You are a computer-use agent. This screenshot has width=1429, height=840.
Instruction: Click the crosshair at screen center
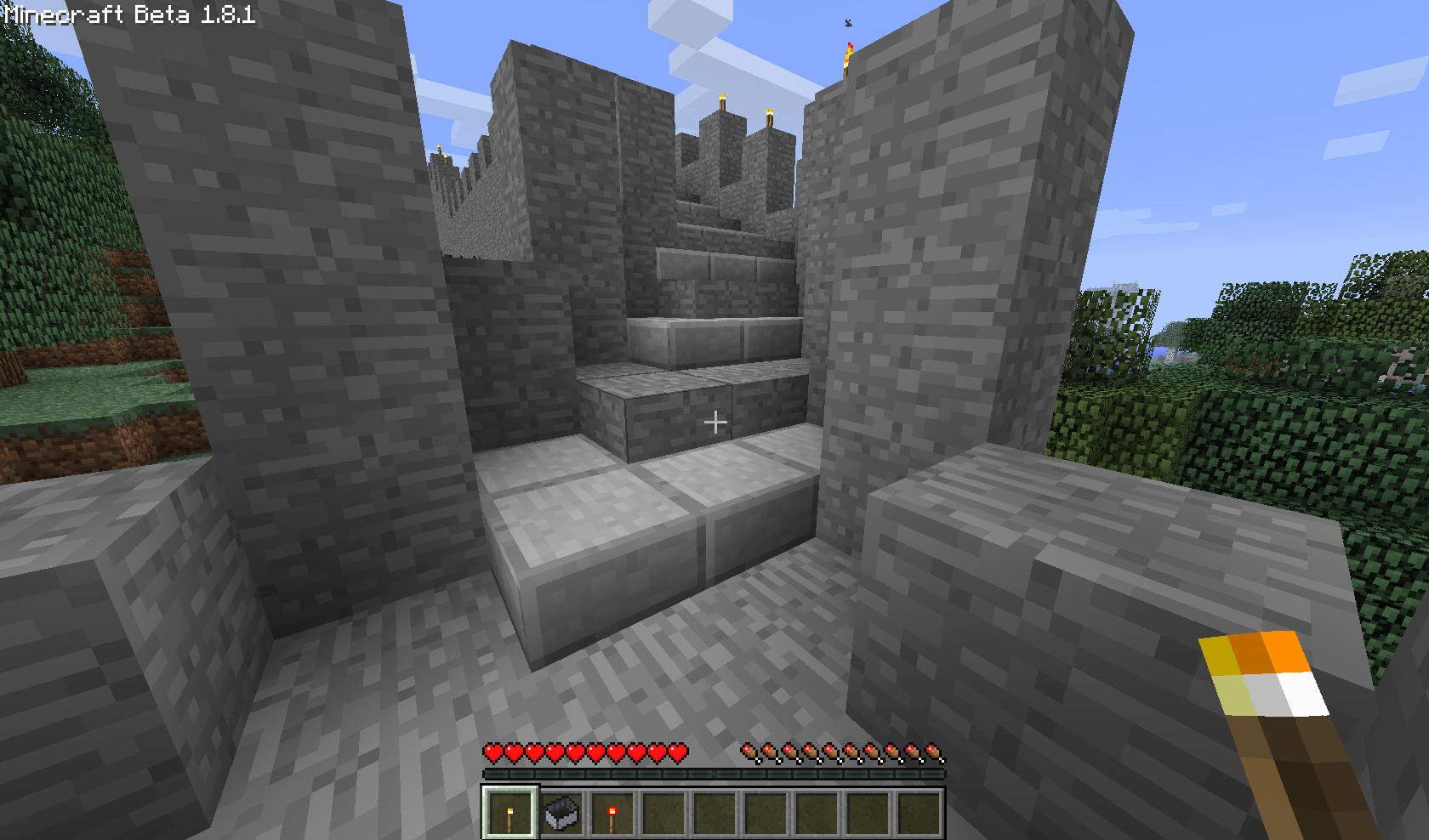[717, 420]
